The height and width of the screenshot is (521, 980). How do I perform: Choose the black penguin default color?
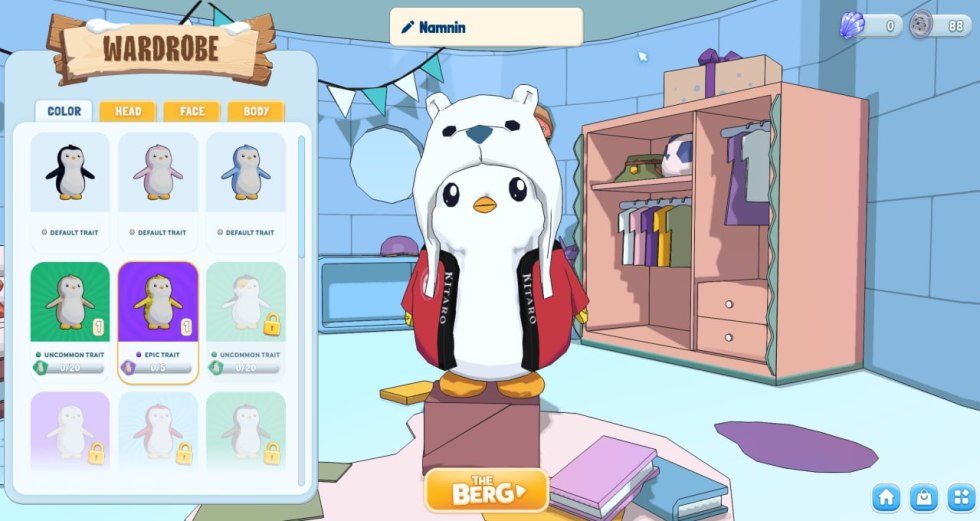point(70,185)
